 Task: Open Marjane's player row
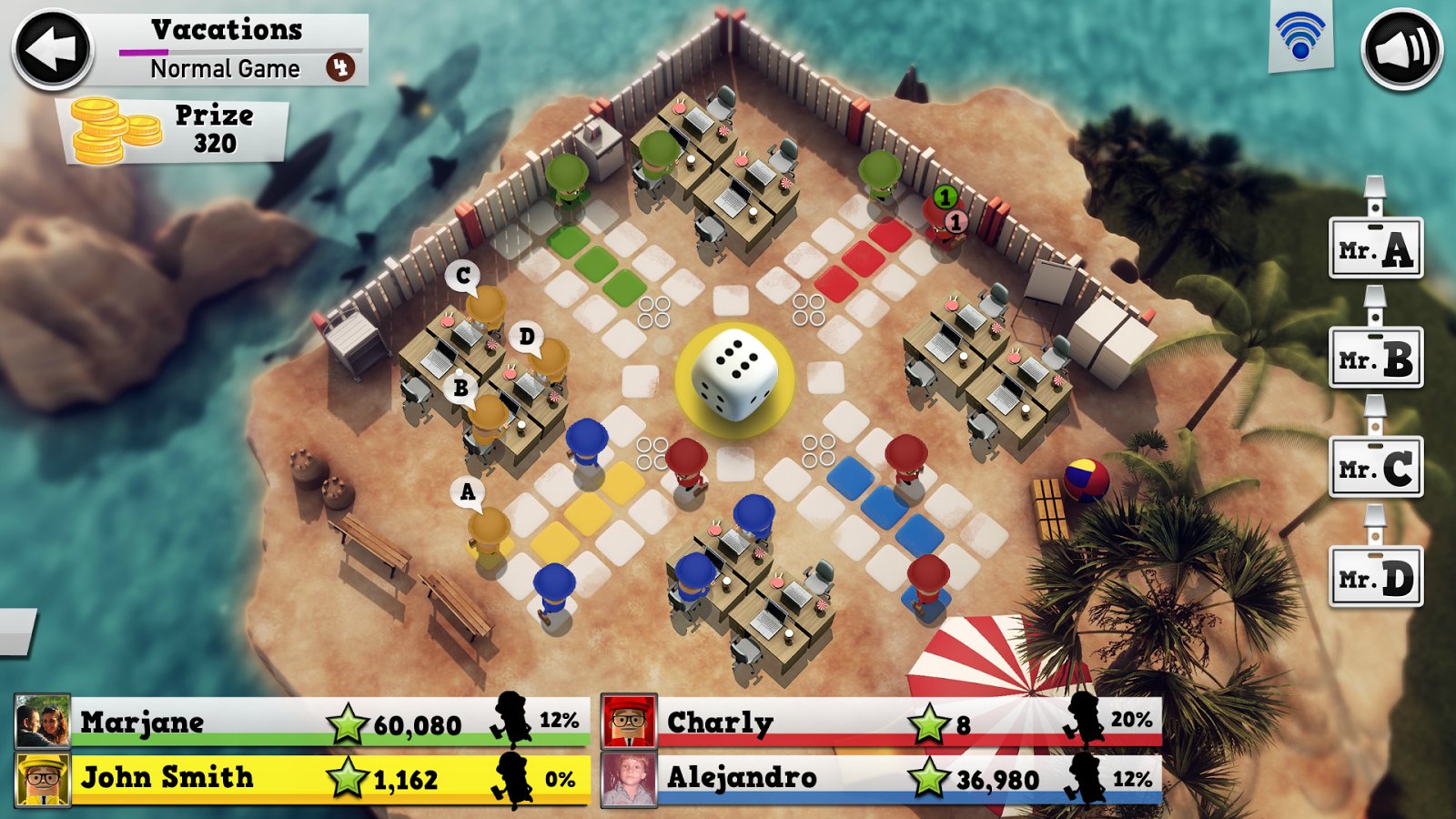pyautogui.click(x=302, y=723)
